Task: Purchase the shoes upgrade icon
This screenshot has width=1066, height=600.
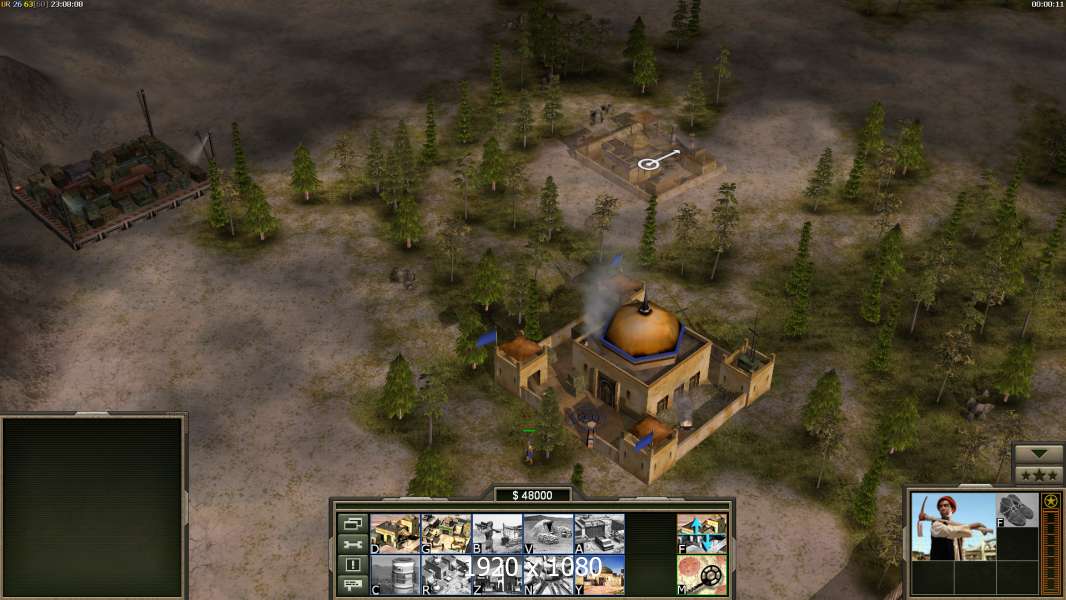Action: [x=1018, y=509]
